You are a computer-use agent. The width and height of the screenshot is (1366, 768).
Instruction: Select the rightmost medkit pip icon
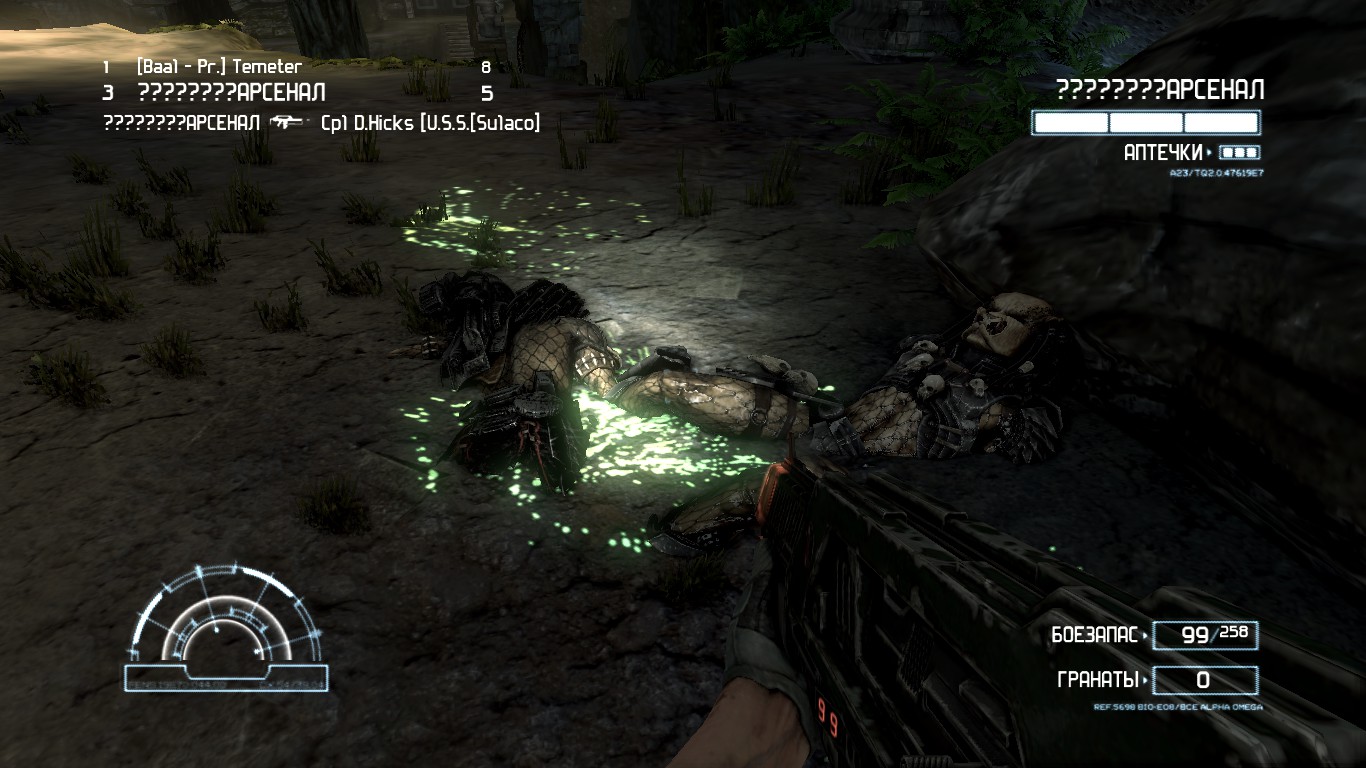[1249, 152]
